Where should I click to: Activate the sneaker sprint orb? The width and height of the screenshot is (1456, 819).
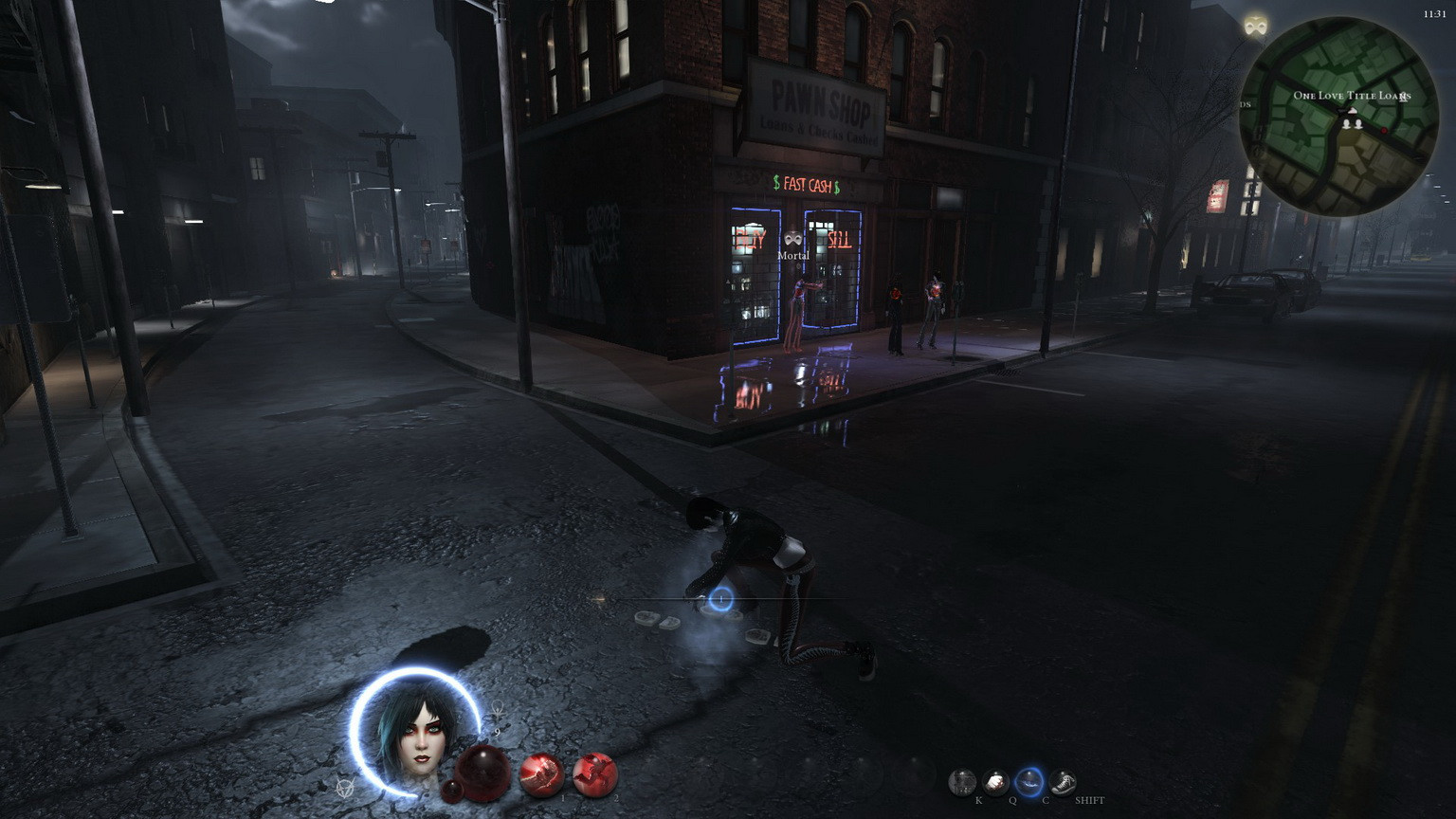[1064, 782]
